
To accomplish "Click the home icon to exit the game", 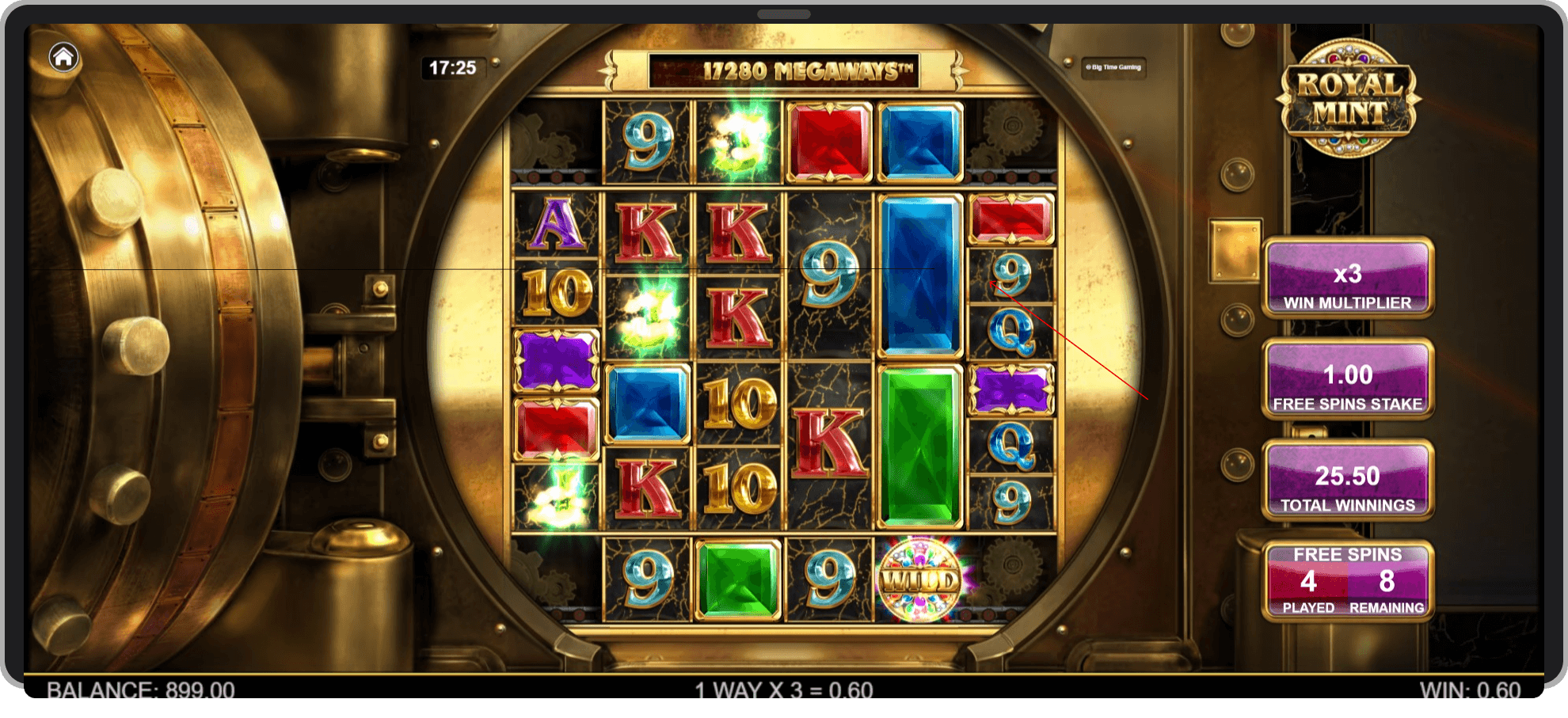I will click(x=63, y=55).
